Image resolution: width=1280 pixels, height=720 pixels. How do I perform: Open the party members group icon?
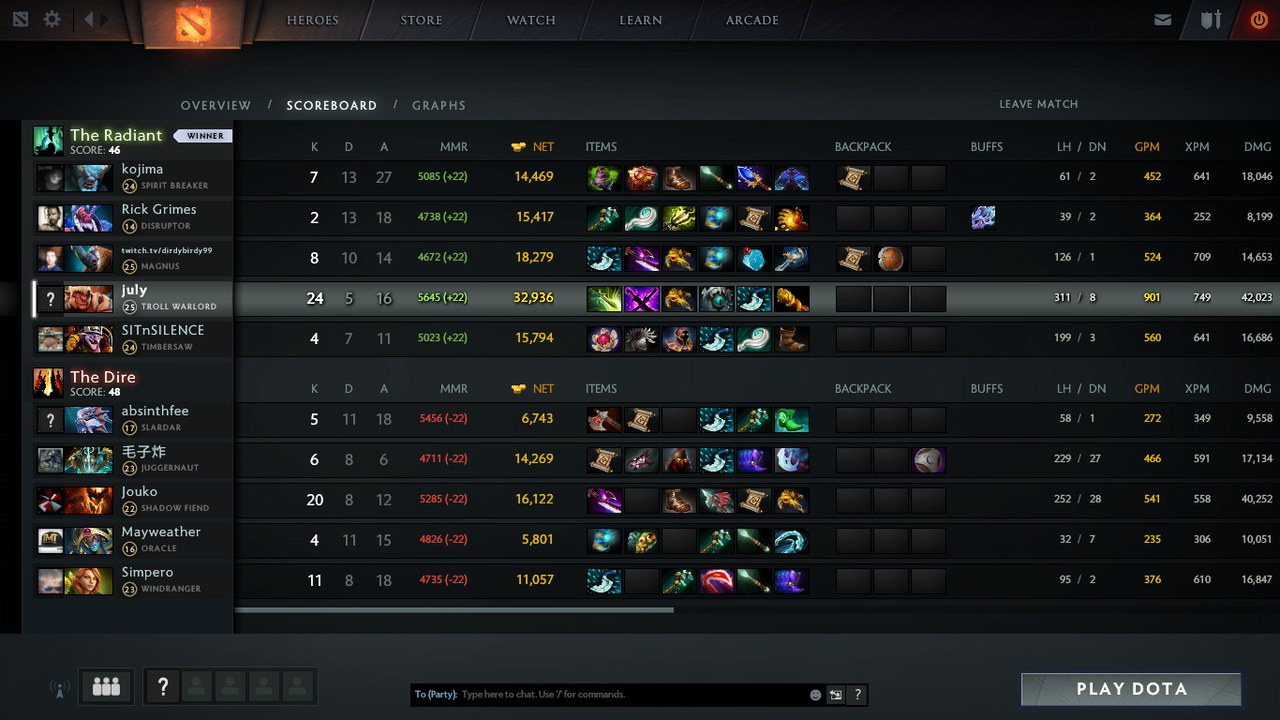tap(106, 686)
